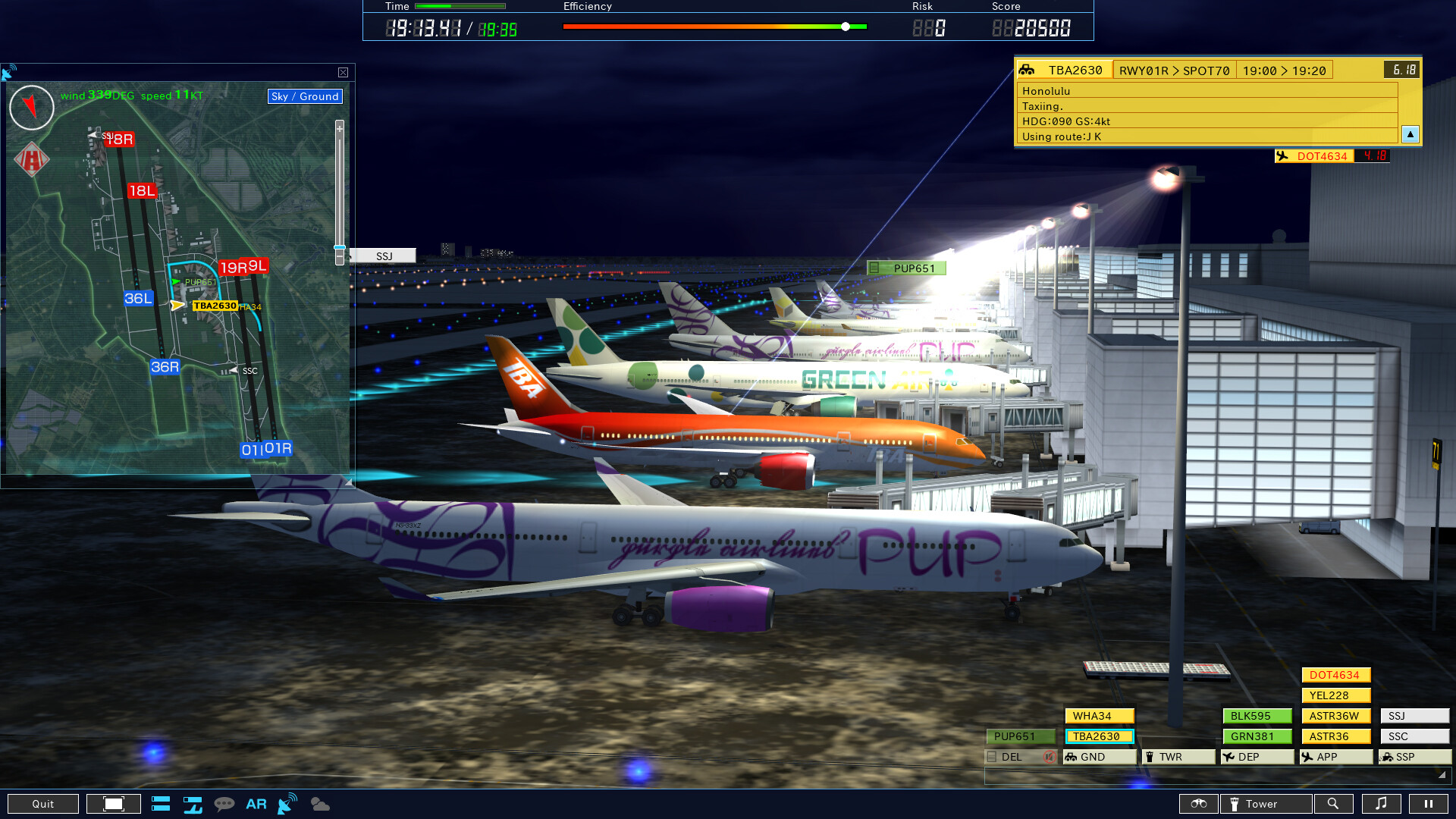
Task: Click the search magnifier icon
Action: click(x=1334, y=804)
